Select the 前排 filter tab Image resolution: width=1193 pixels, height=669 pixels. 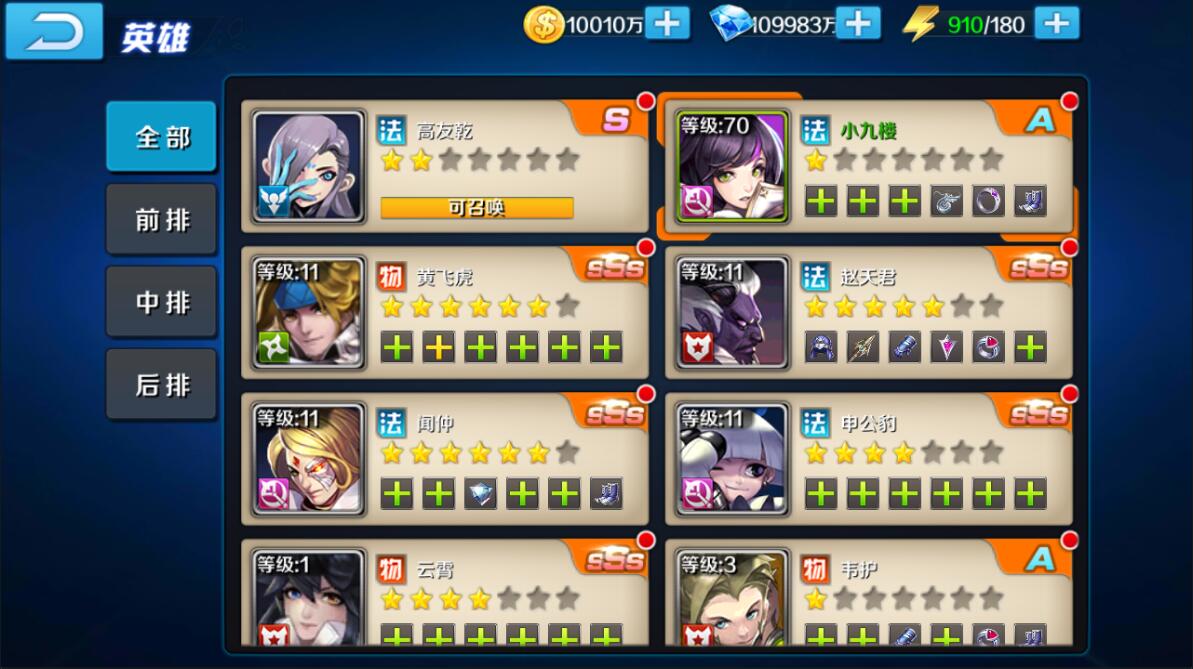pyautogui.click(x=161, y=220)
